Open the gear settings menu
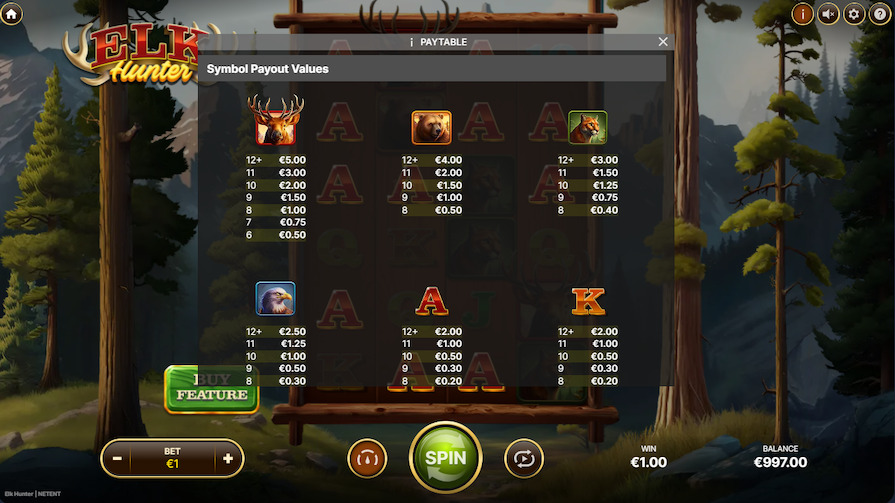The image size is (895, 503). tap(854, 13)
